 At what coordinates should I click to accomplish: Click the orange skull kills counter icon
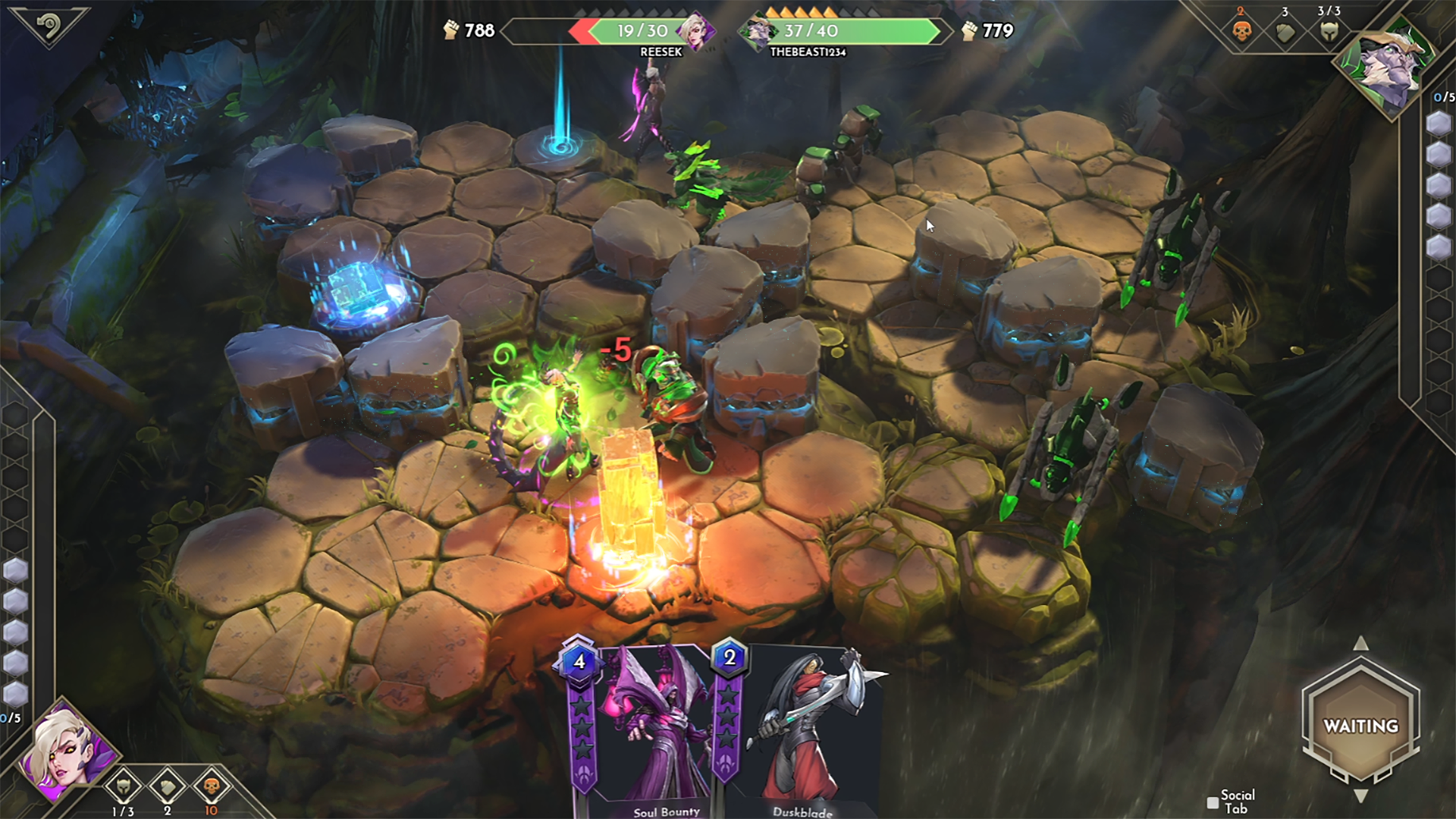(1241, 32)
